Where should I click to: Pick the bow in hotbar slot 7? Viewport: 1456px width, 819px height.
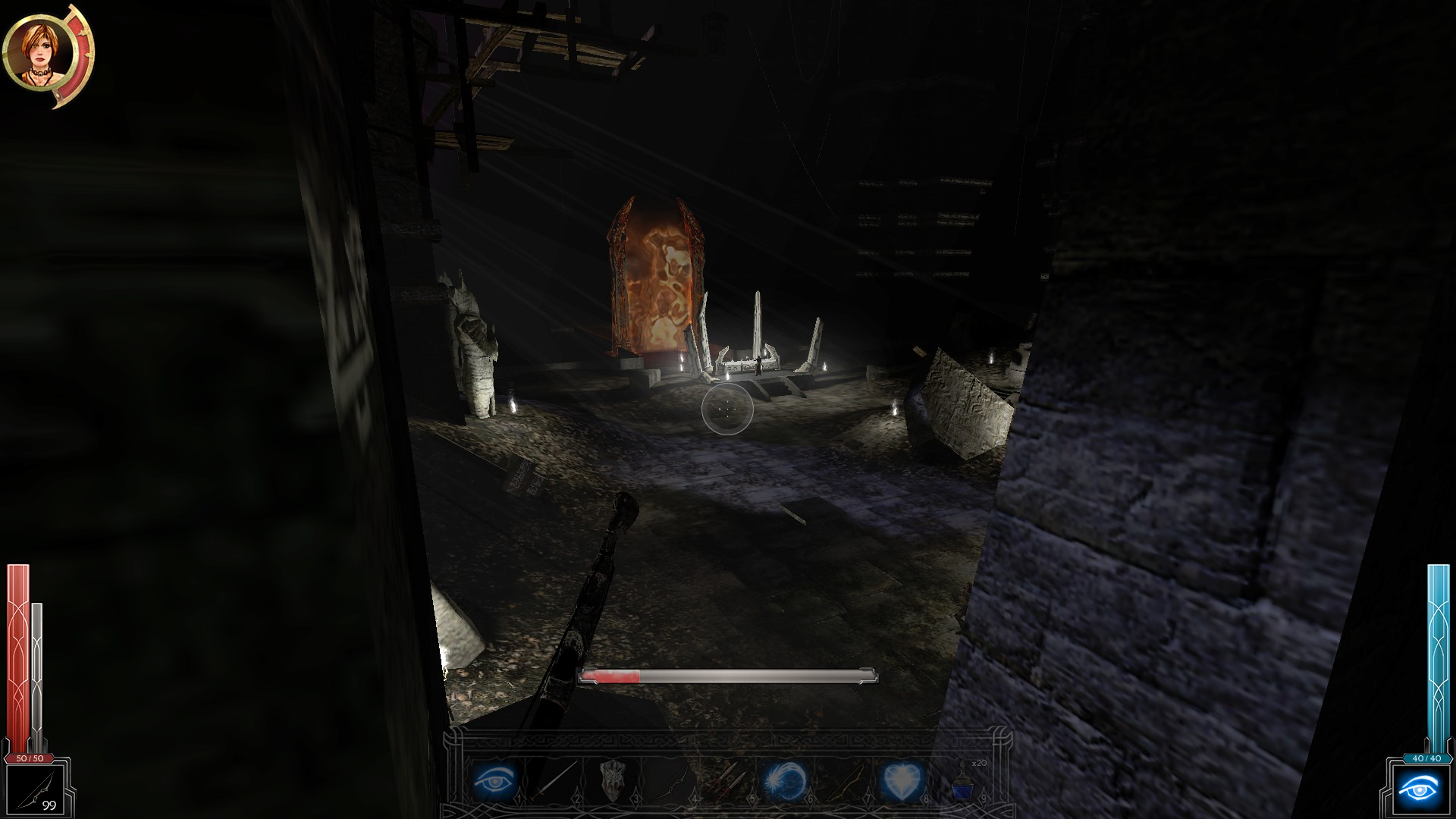844,780
